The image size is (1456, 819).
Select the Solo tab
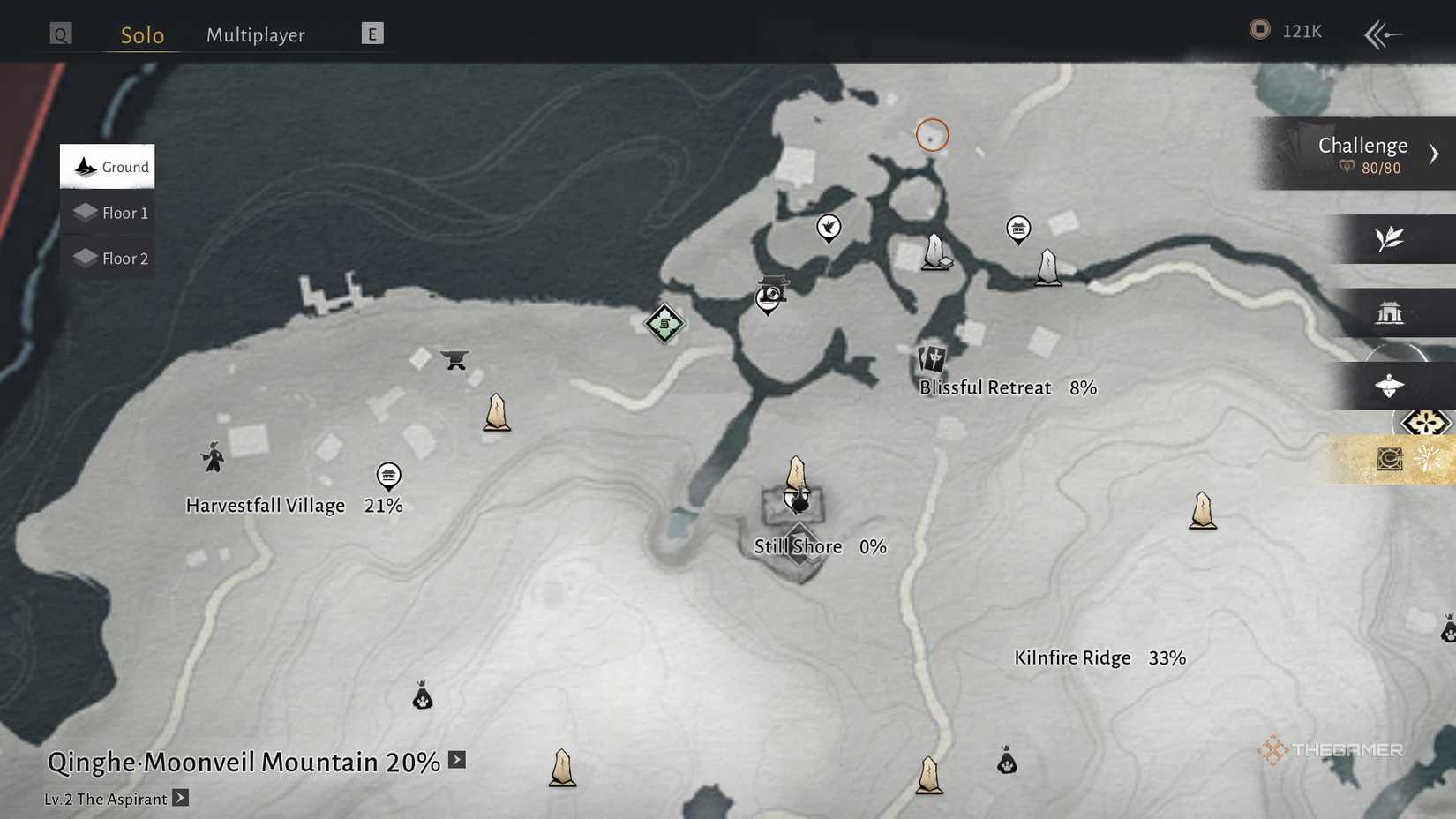(x=141, y=35)
